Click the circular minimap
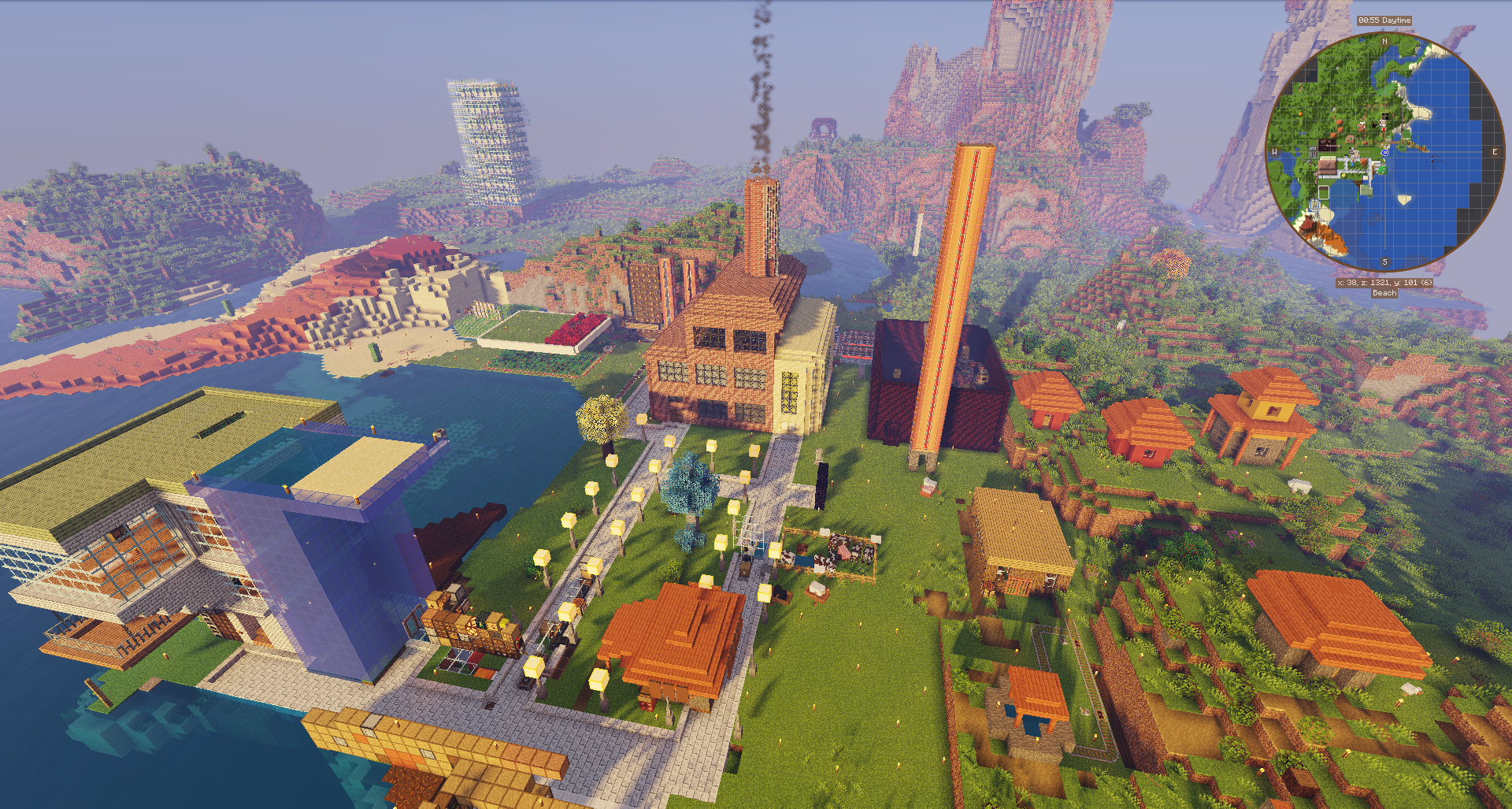Screen dimensions: 1512x809 point(1384,152)
